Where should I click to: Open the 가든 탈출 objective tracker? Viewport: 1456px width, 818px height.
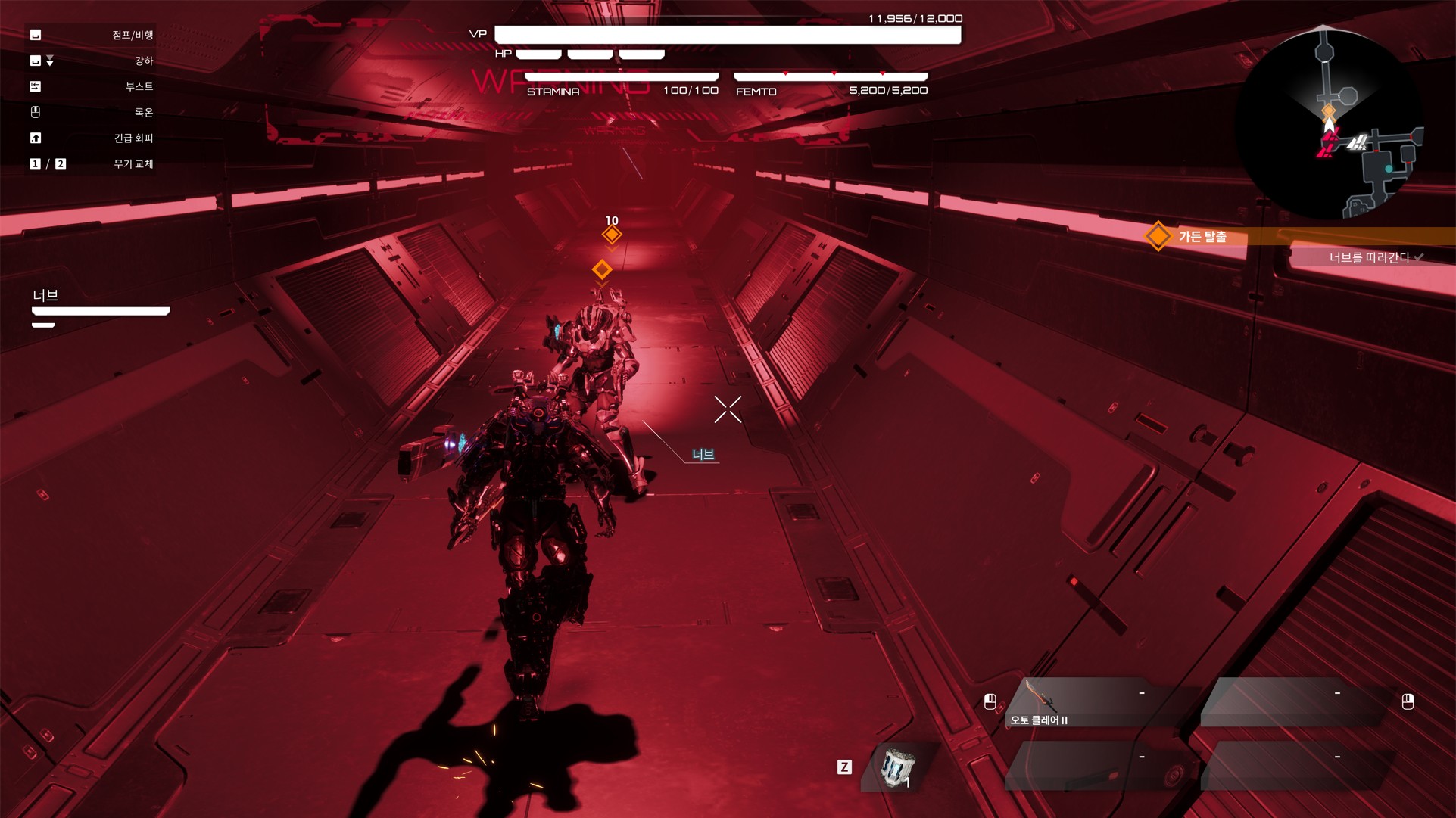[1202, 237]
